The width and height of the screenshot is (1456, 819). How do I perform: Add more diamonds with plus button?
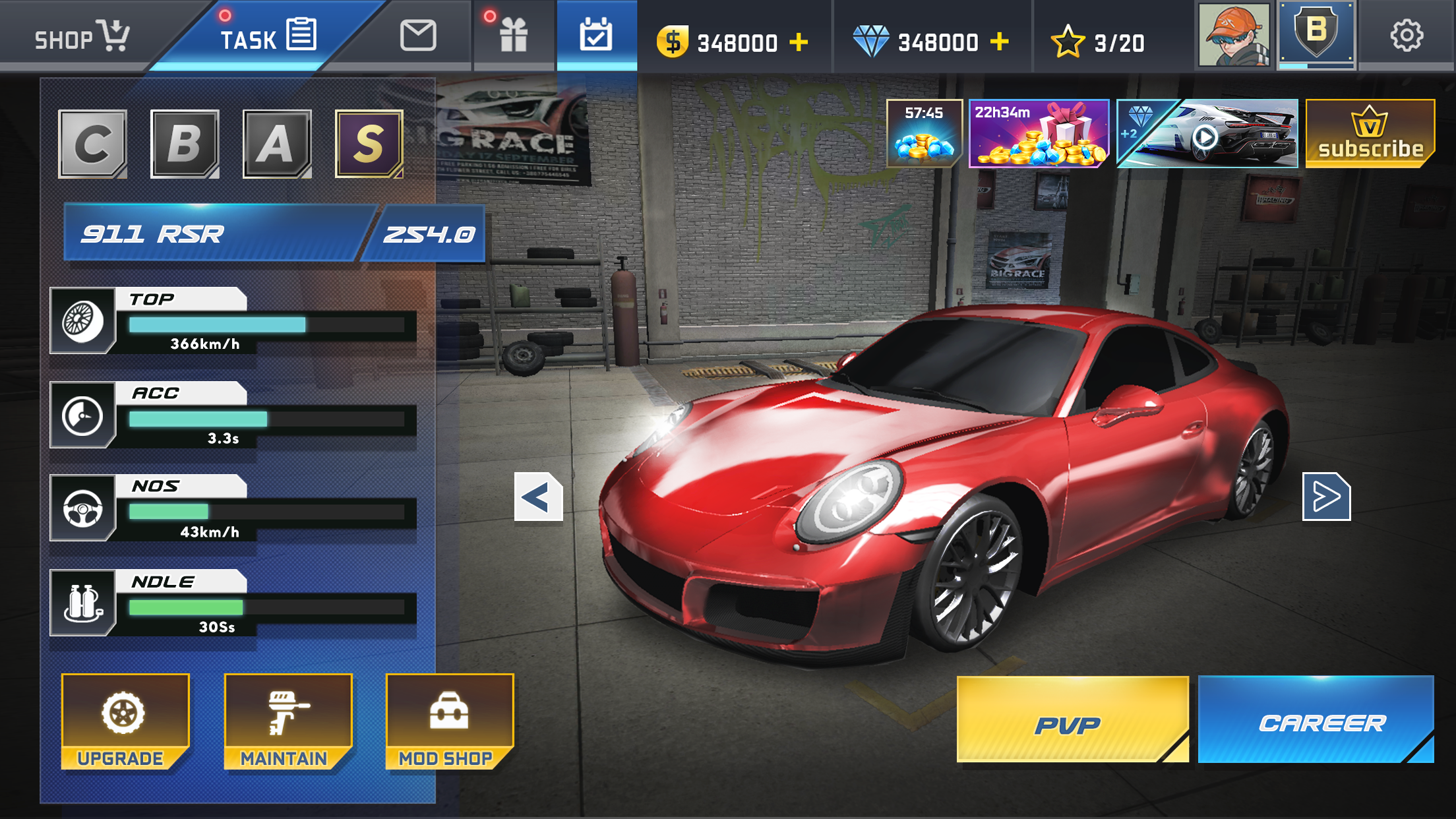point(1000,42)
